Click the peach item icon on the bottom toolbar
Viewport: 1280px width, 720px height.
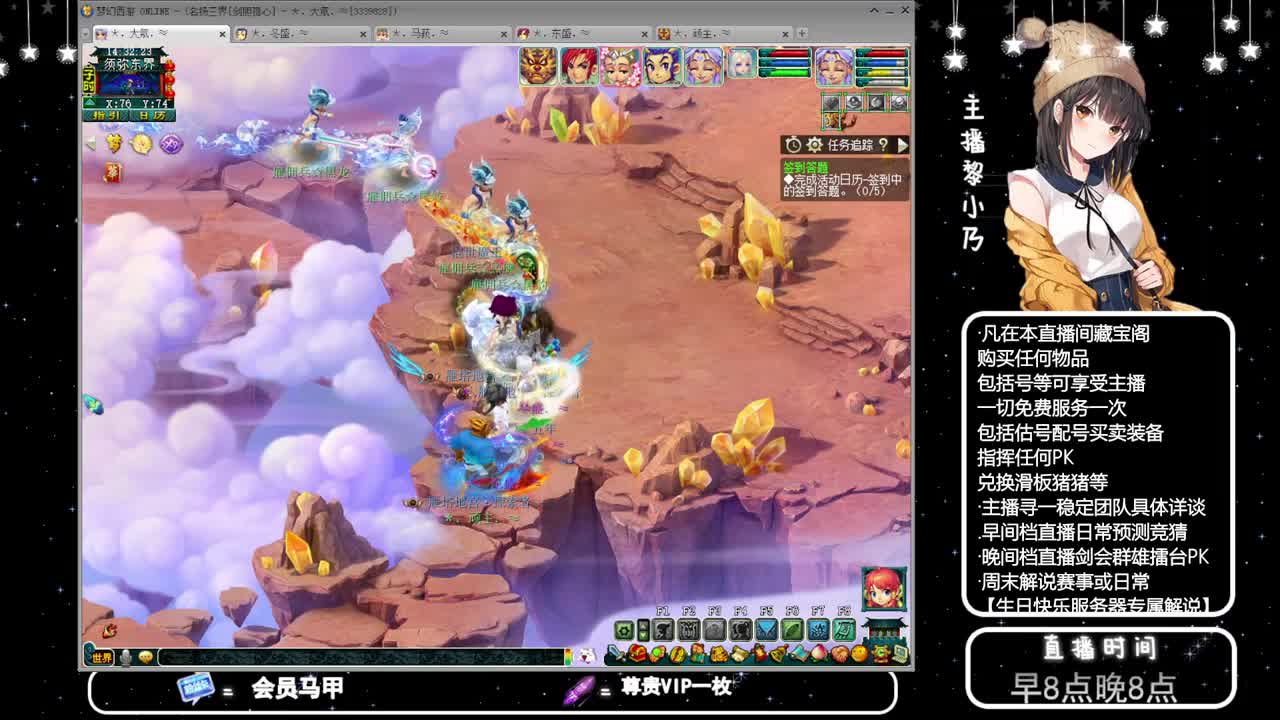click(817, 654)
